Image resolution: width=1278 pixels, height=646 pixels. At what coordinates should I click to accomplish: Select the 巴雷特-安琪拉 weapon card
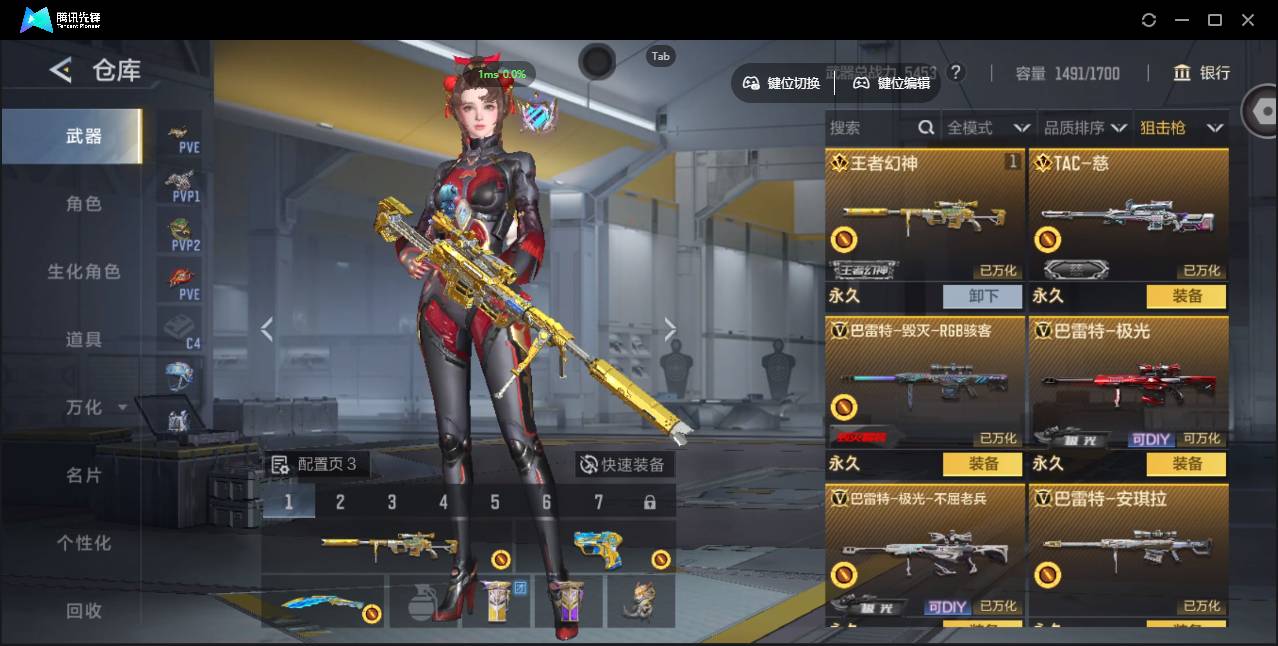click(1128, 550)
